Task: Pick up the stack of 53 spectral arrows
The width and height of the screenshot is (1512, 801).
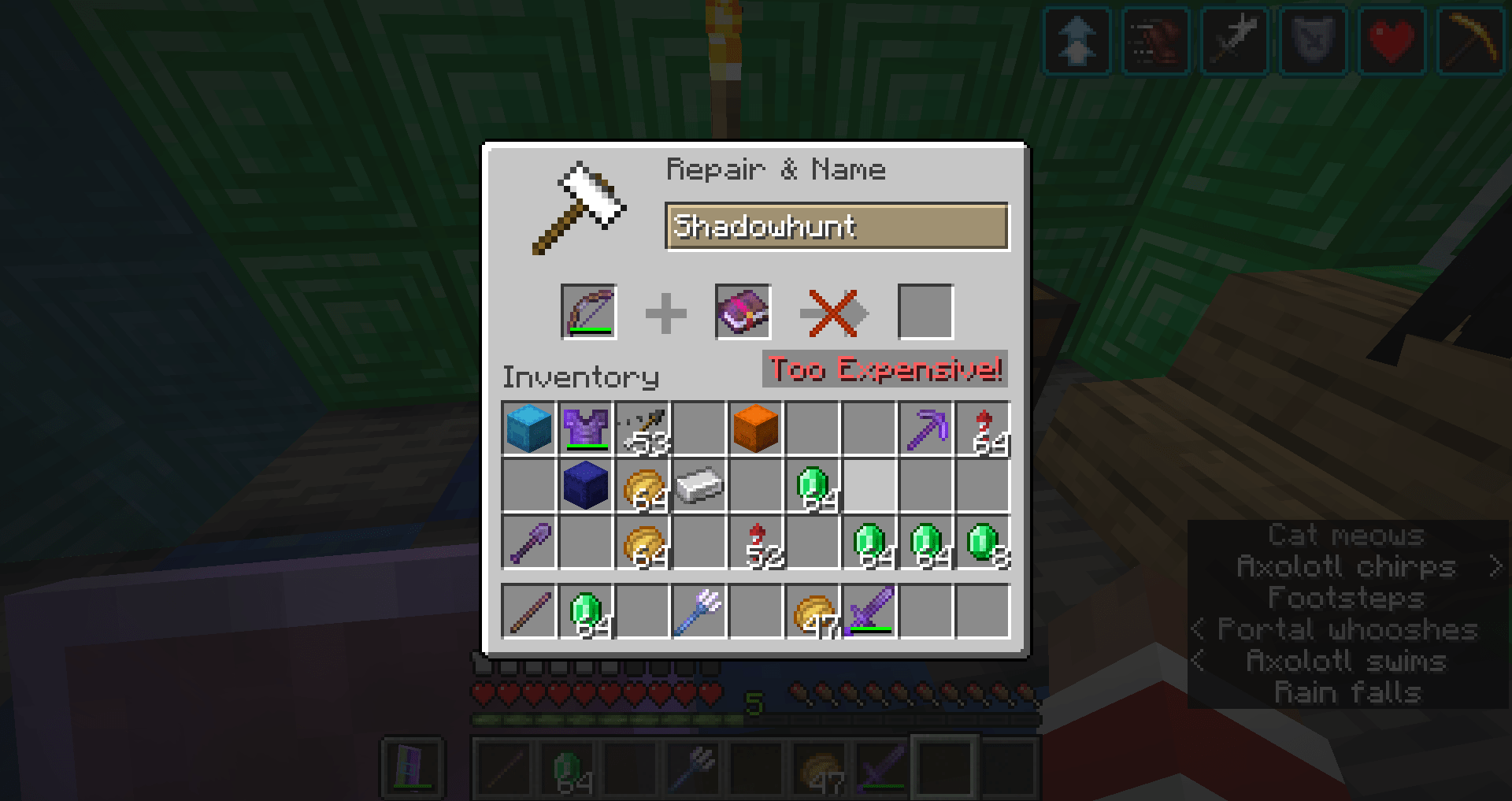Action: point(644,429)
